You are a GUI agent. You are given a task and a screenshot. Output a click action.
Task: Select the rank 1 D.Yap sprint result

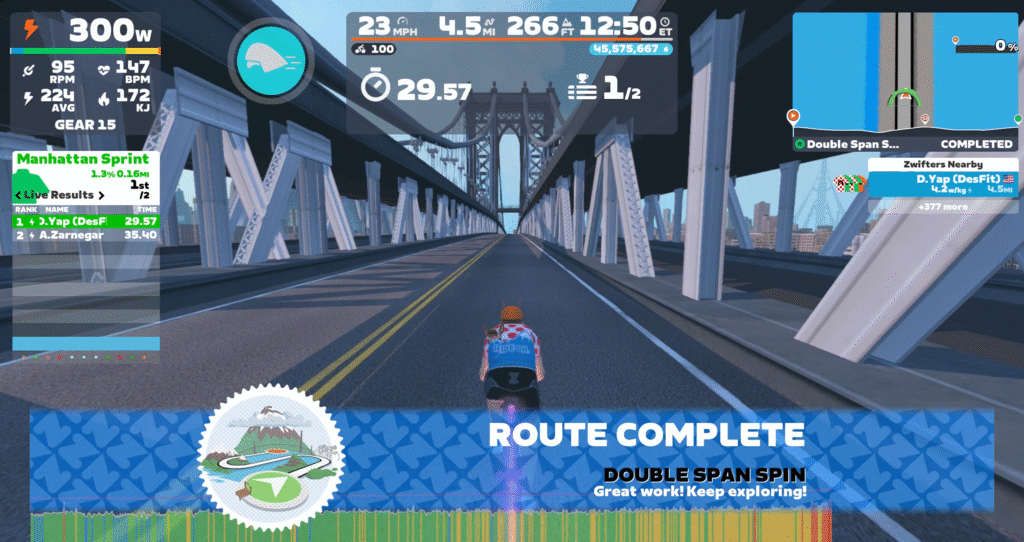click(86, 221)
